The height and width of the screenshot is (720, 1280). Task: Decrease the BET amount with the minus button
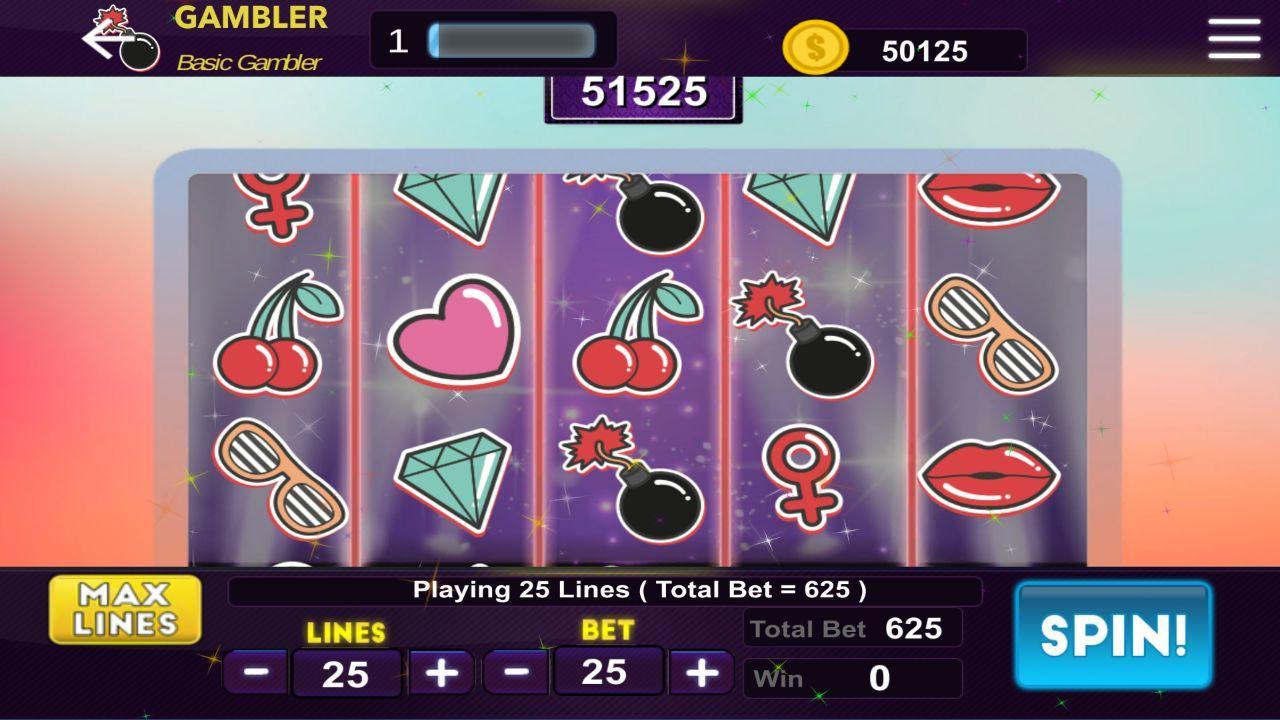click(x=517, y=671)
